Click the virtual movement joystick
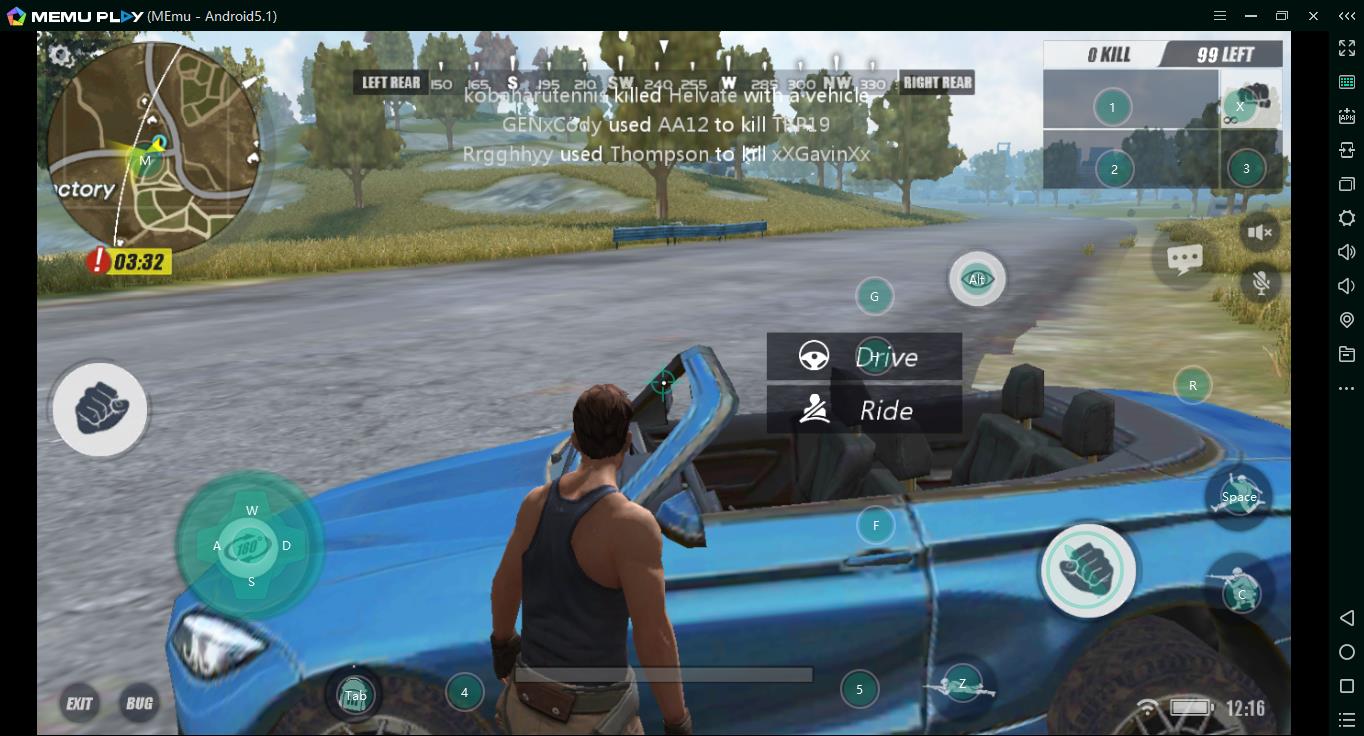This screenshot has width=1364, height=736. pos(250,546)
